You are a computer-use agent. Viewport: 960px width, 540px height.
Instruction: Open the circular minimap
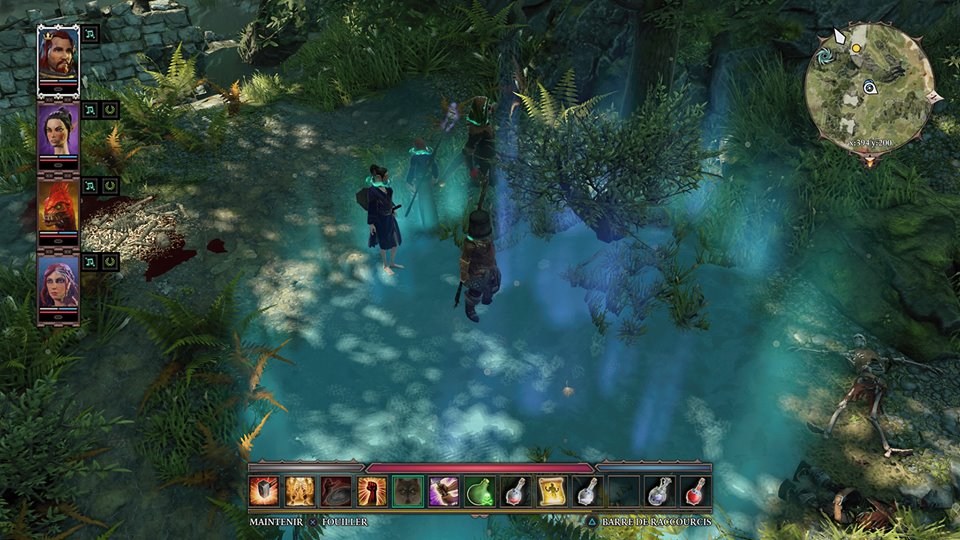click(868, 86)
